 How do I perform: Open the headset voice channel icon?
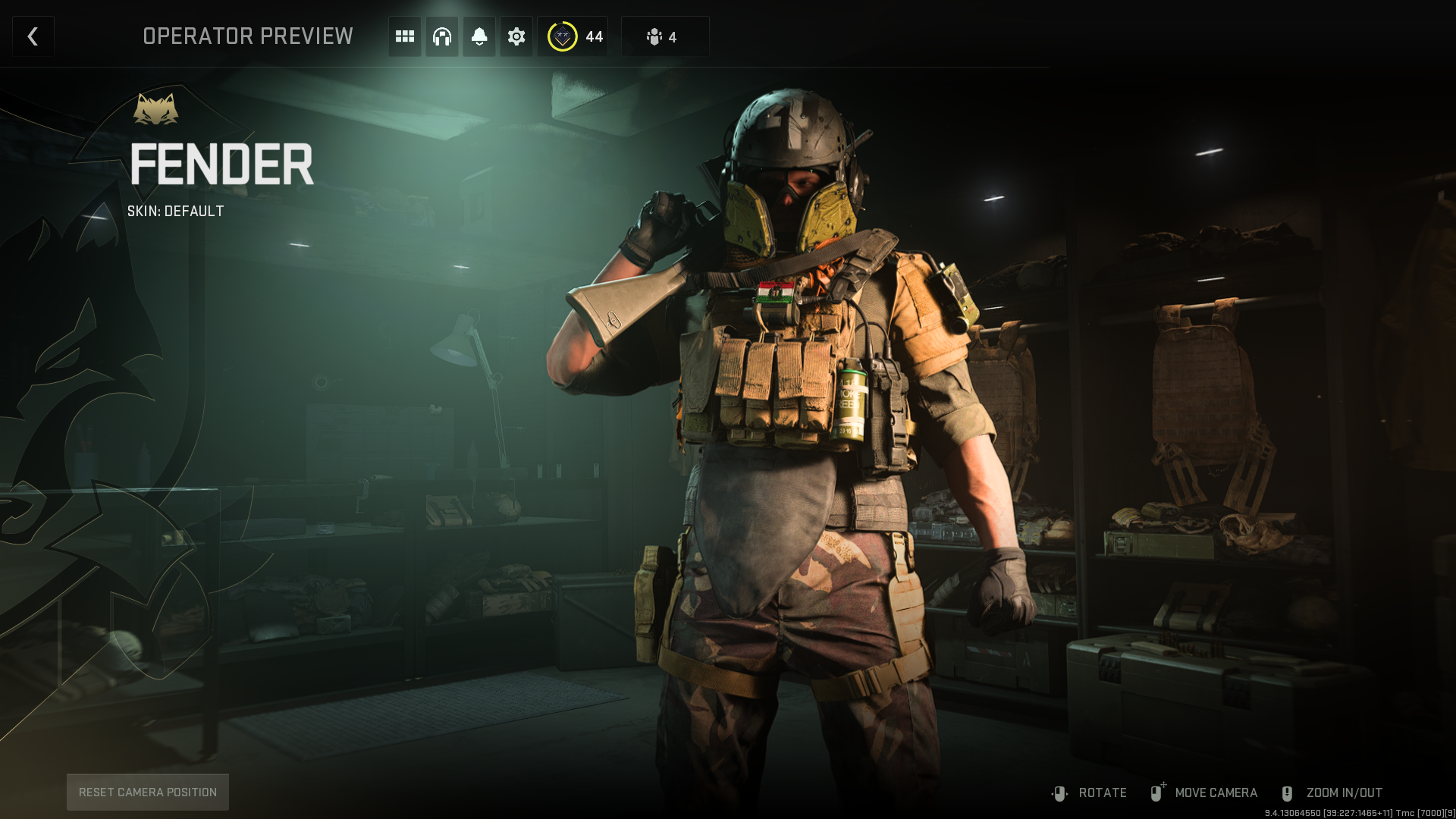point(442,36)
